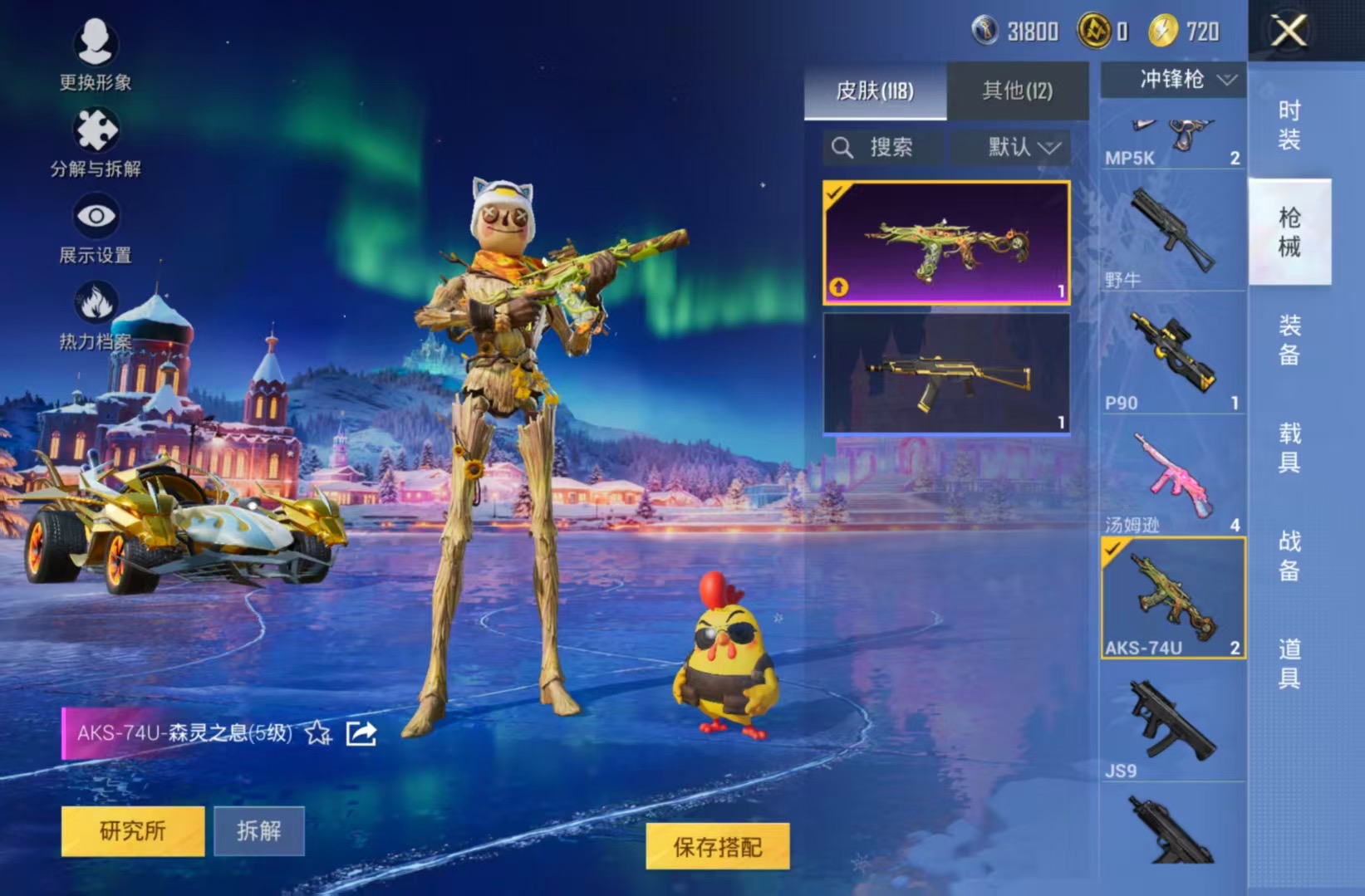Switch to the 时装 outfits category
This screenshot has width=1365, height=896.
click(x=1289, y=125)
